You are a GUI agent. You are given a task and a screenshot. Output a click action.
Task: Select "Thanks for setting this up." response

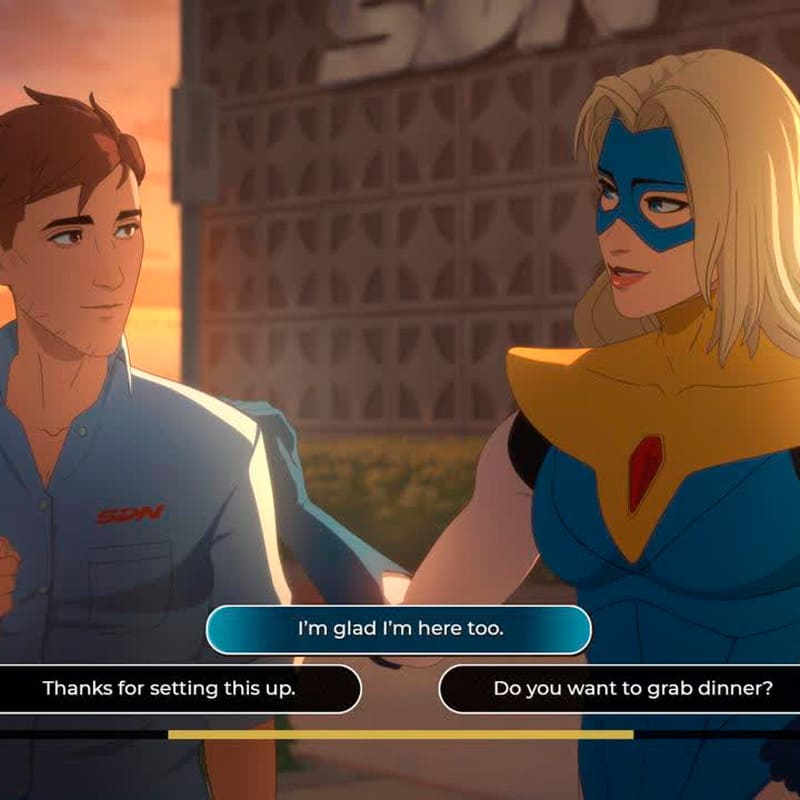pos(170,689)
